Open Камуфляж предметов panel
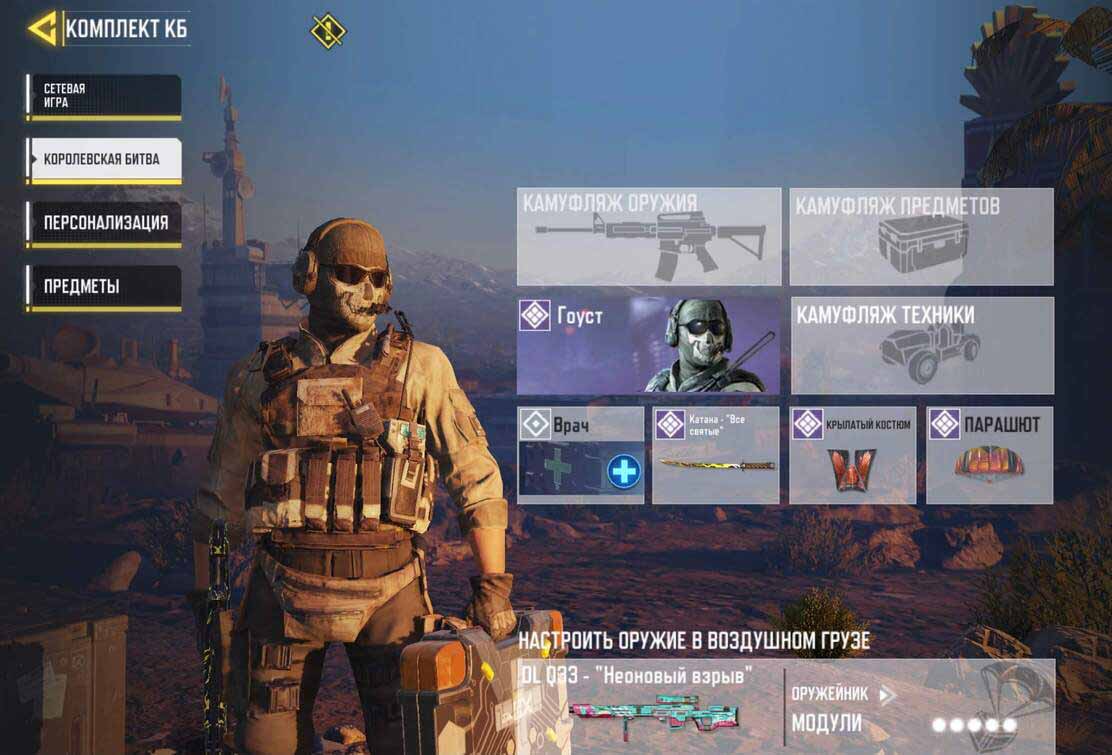This screenshot has width=1112, height=755. pyautogui.click(x=921, y=236)
